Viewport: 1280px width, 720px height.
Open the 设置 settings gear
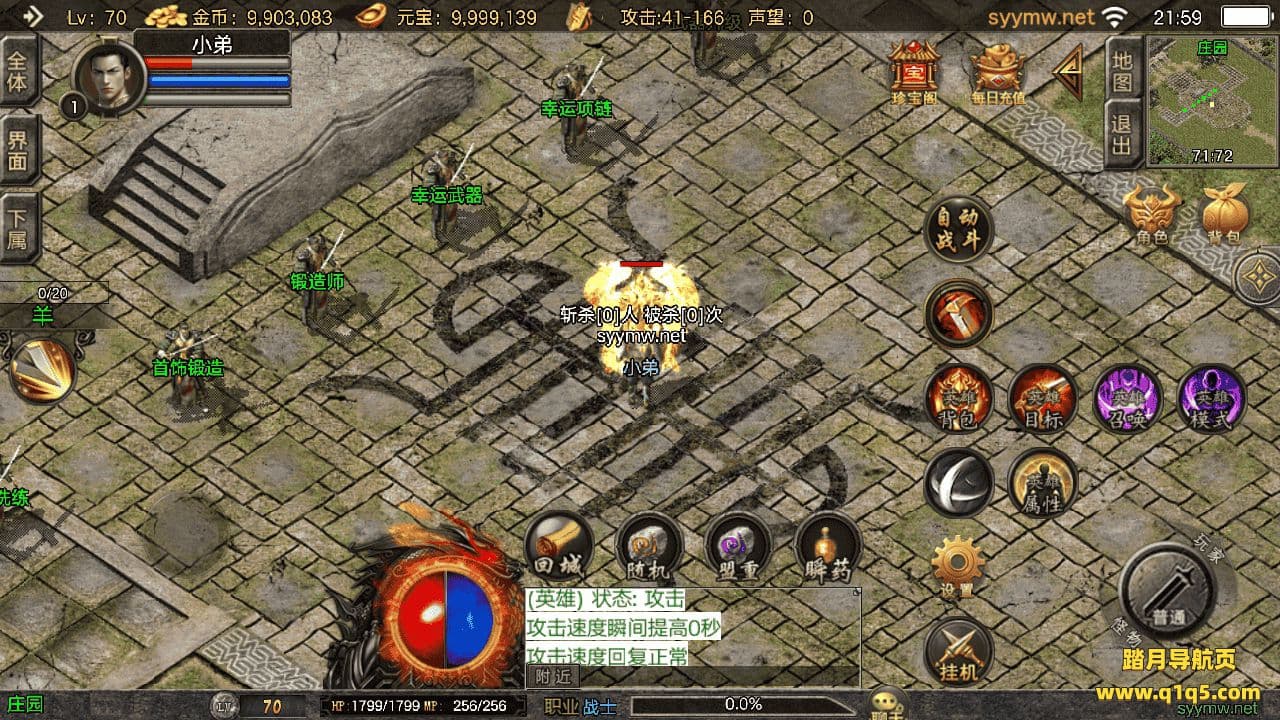pos(957,566)
